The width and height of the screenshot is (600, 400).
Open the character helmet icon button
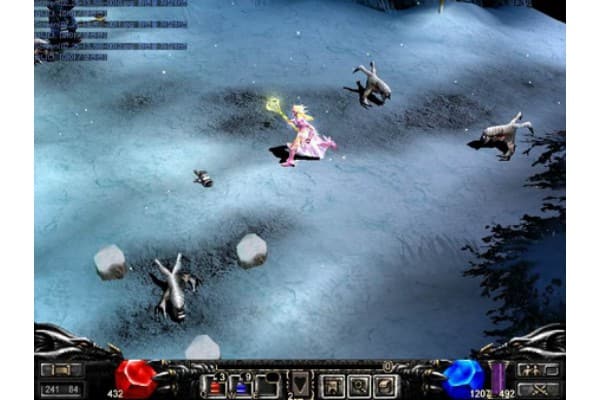click(333, 385)
